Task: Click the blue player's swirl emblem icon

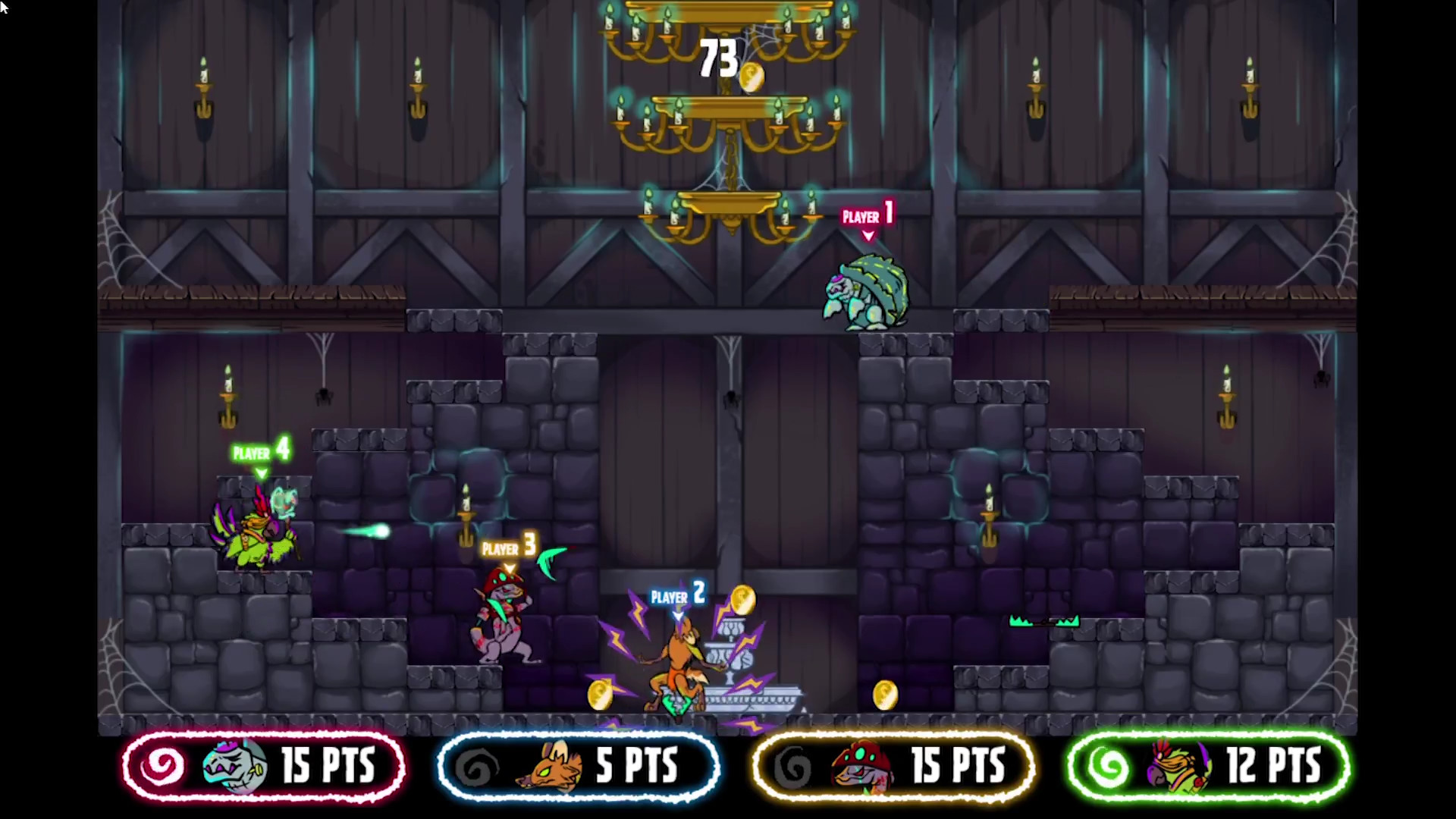Action: coord(478,767)
